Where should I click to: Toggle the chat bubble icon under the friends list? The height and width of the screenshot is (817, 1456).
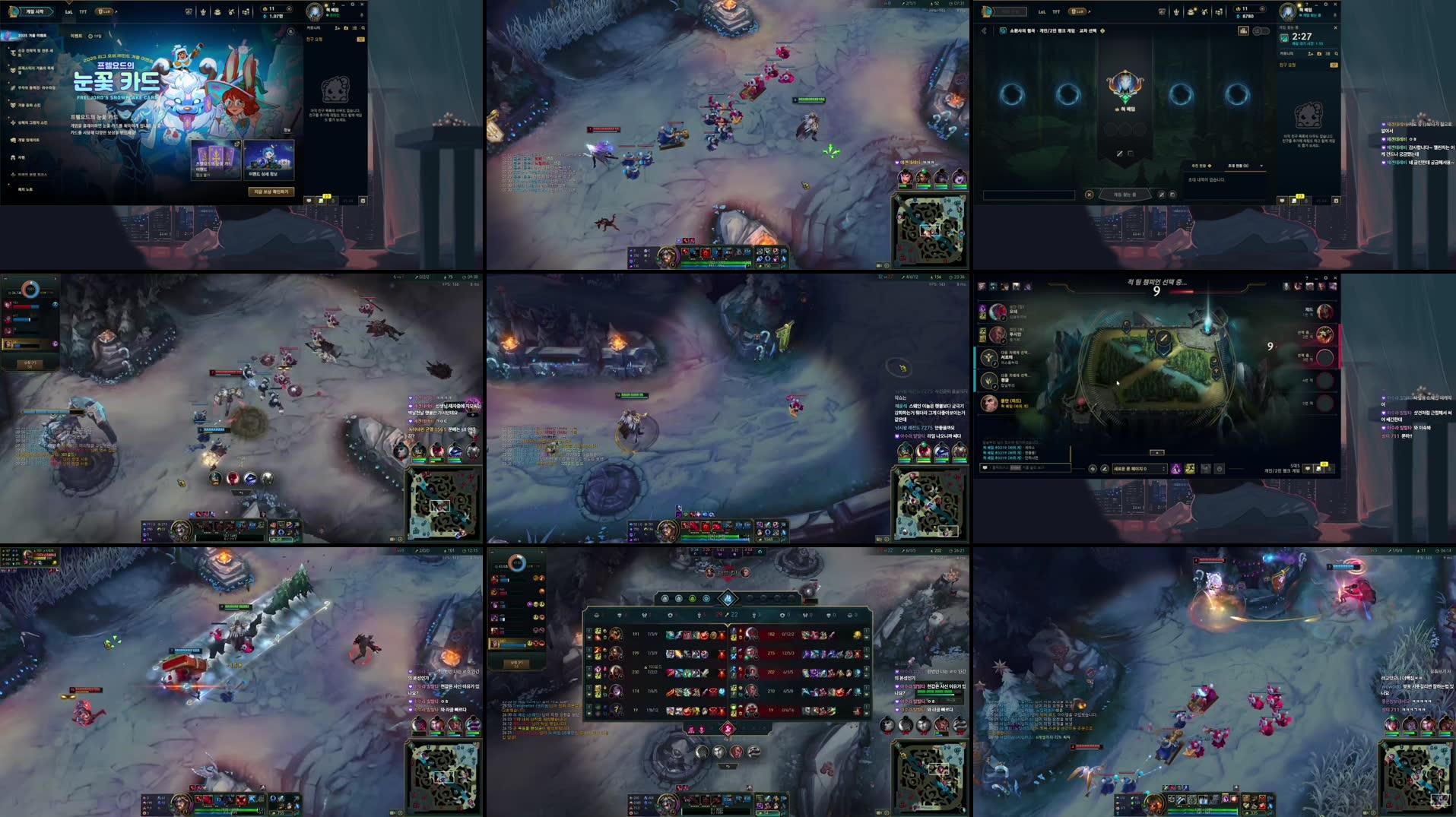[x=1282, y=201]
